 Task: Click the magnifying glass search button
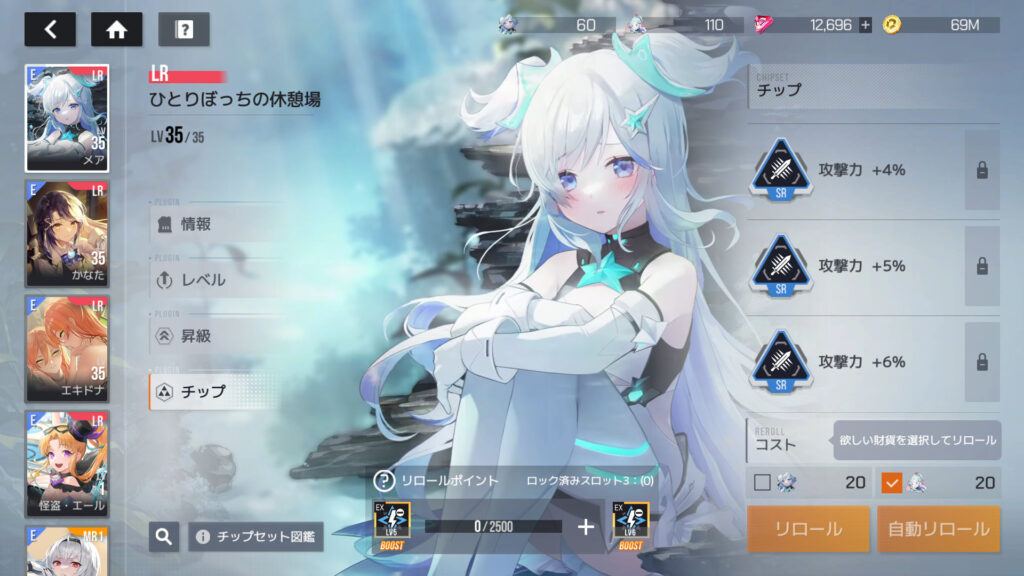[x=164, y=537]
